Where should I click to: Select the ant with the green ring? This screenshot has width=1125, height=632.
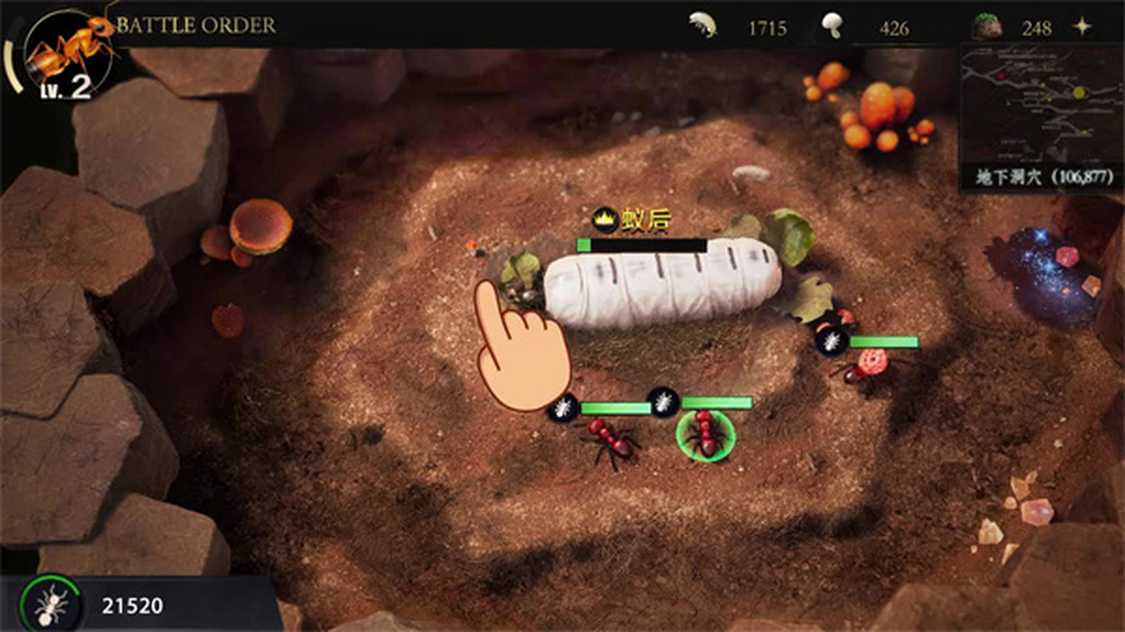tap(705, 433)
